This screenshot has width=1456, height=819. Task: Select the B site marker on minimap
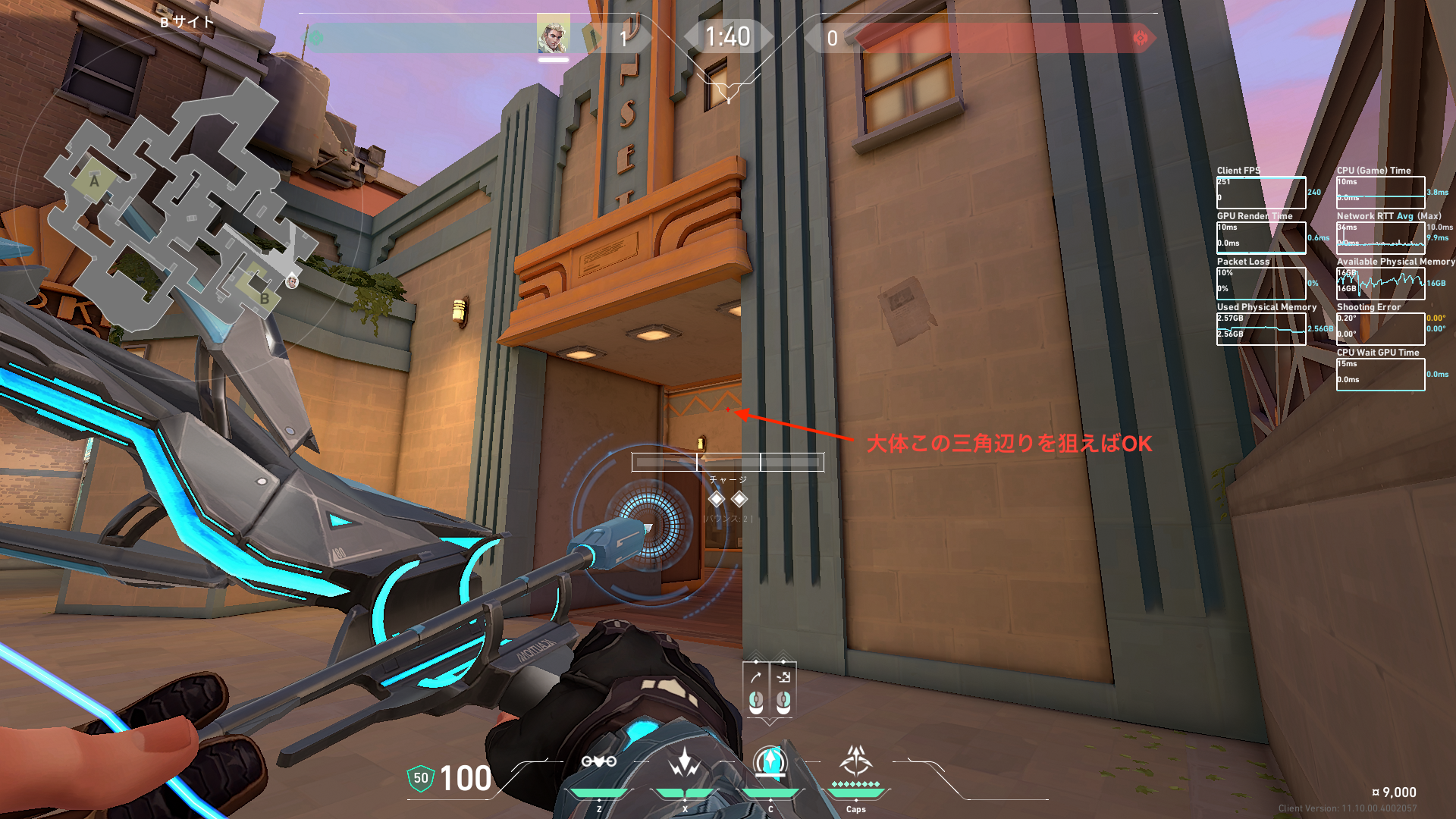(x=264, y=298)
